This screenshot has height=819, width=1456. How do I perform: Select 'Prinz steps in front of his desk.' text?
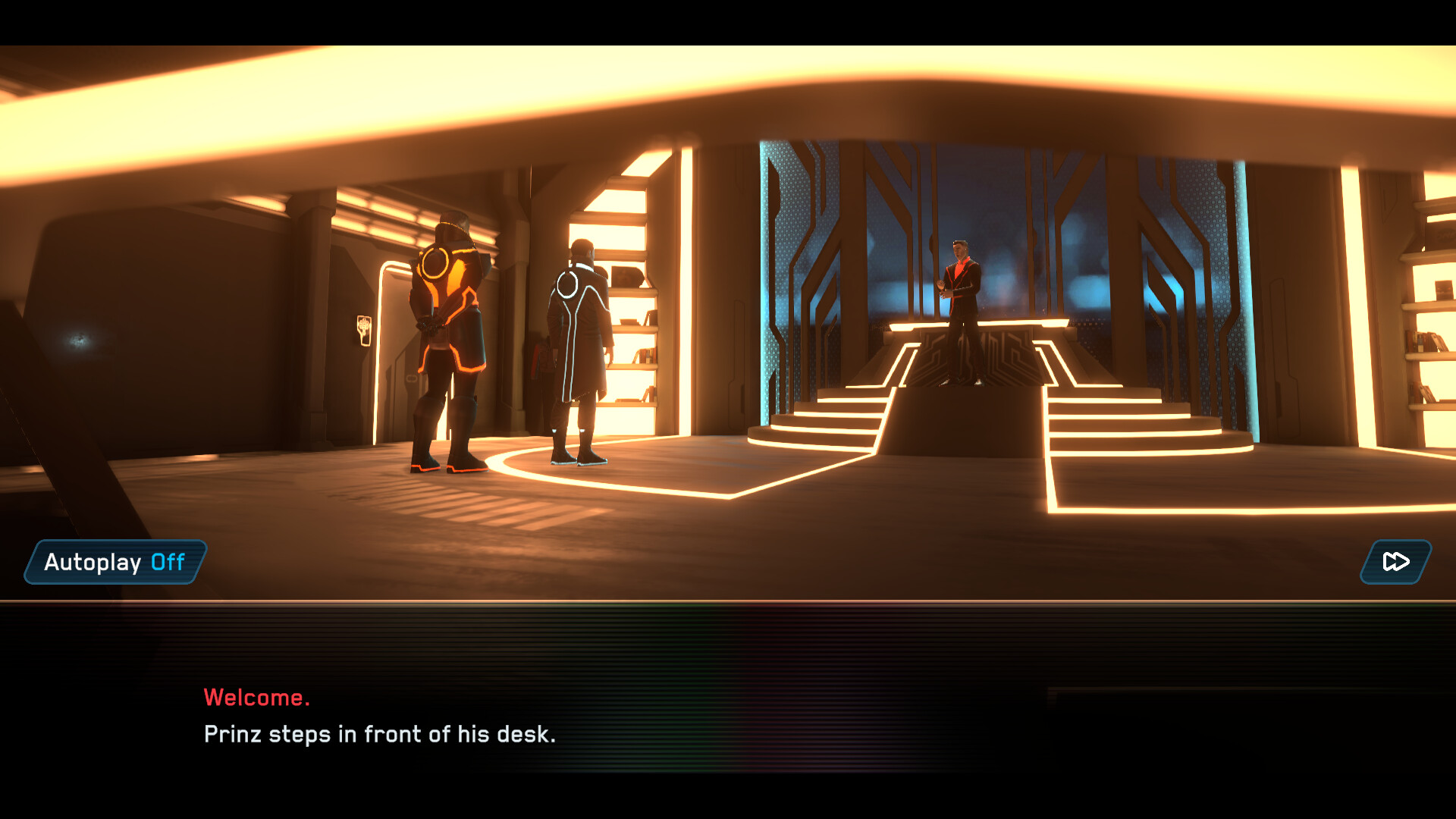pos(379,733)
